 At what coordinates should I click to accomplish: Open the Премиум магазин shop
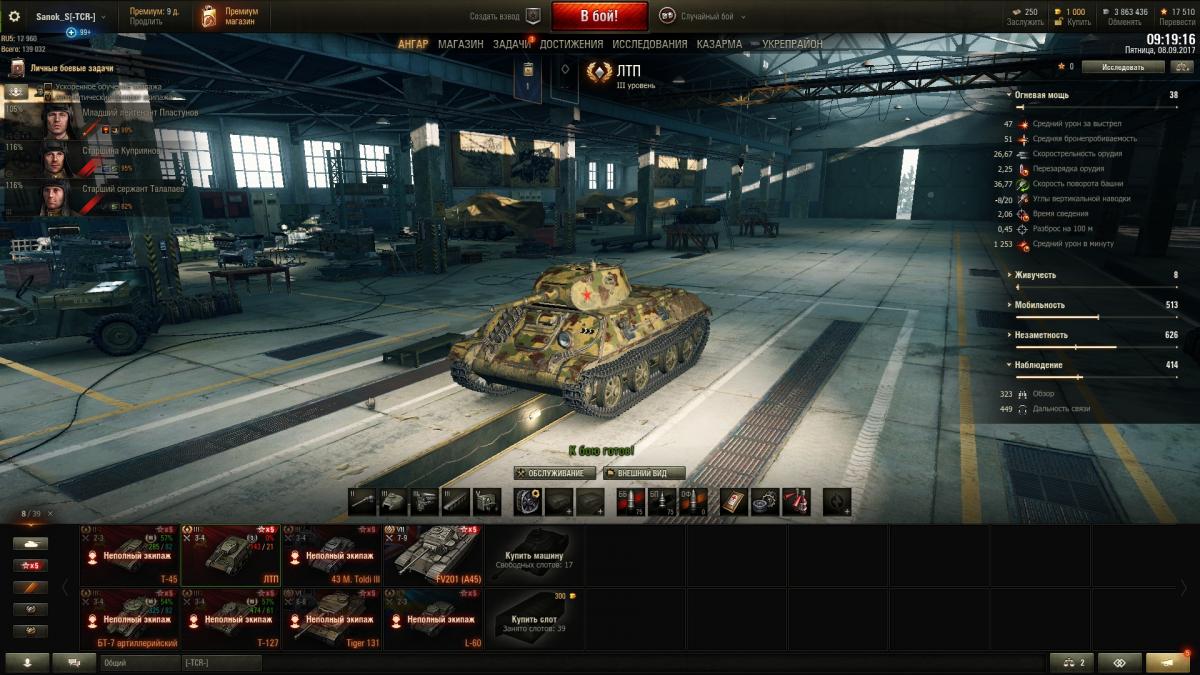[230, 16]
